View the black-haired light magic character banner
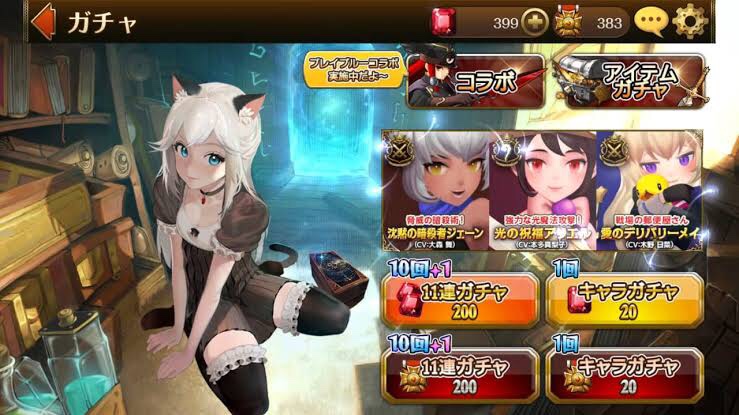The width and height of the screenshot is (739, 415). pos(543,191)
